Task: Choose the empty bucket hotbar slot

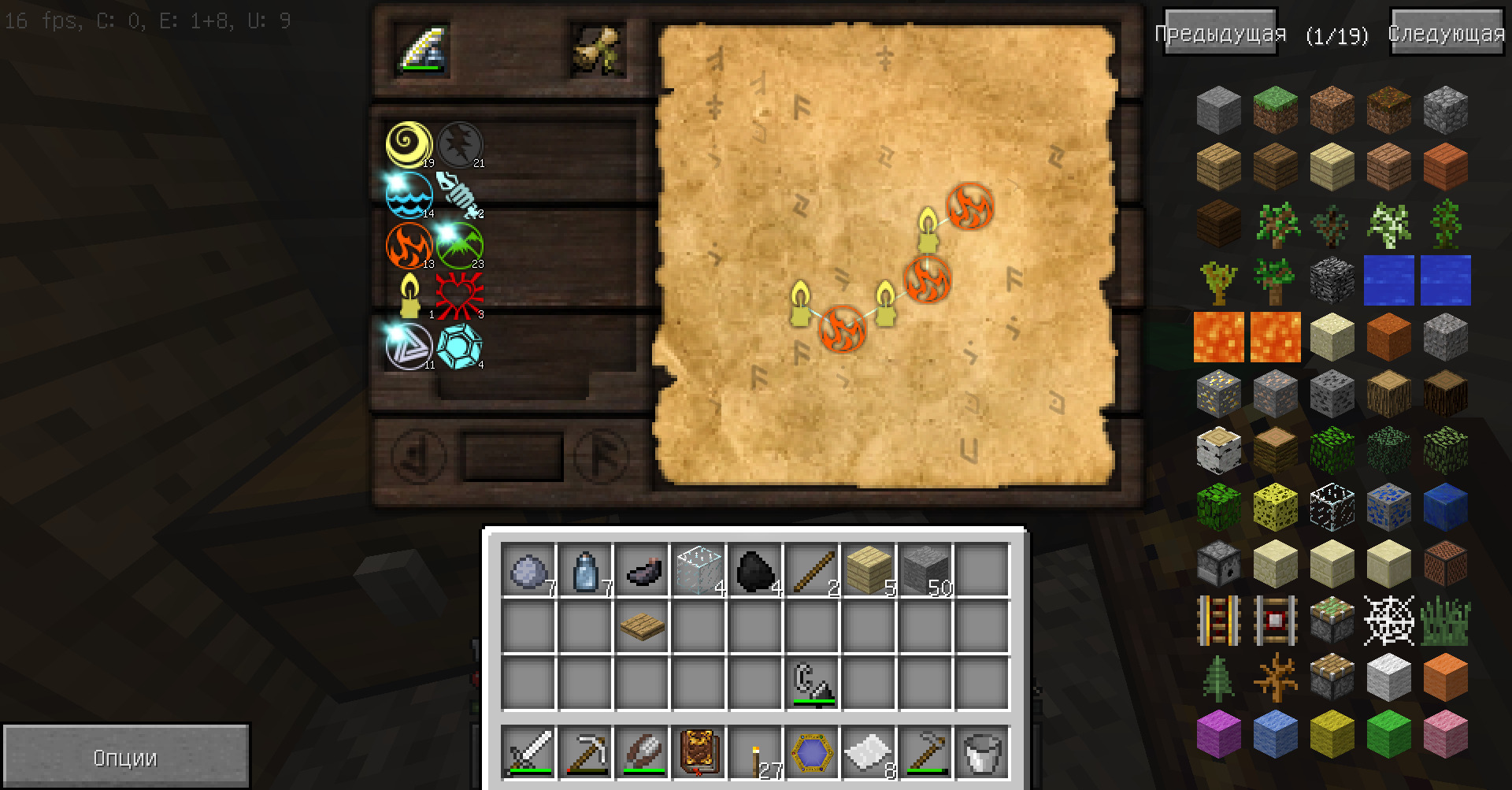Action: click(x=981, y=751)
